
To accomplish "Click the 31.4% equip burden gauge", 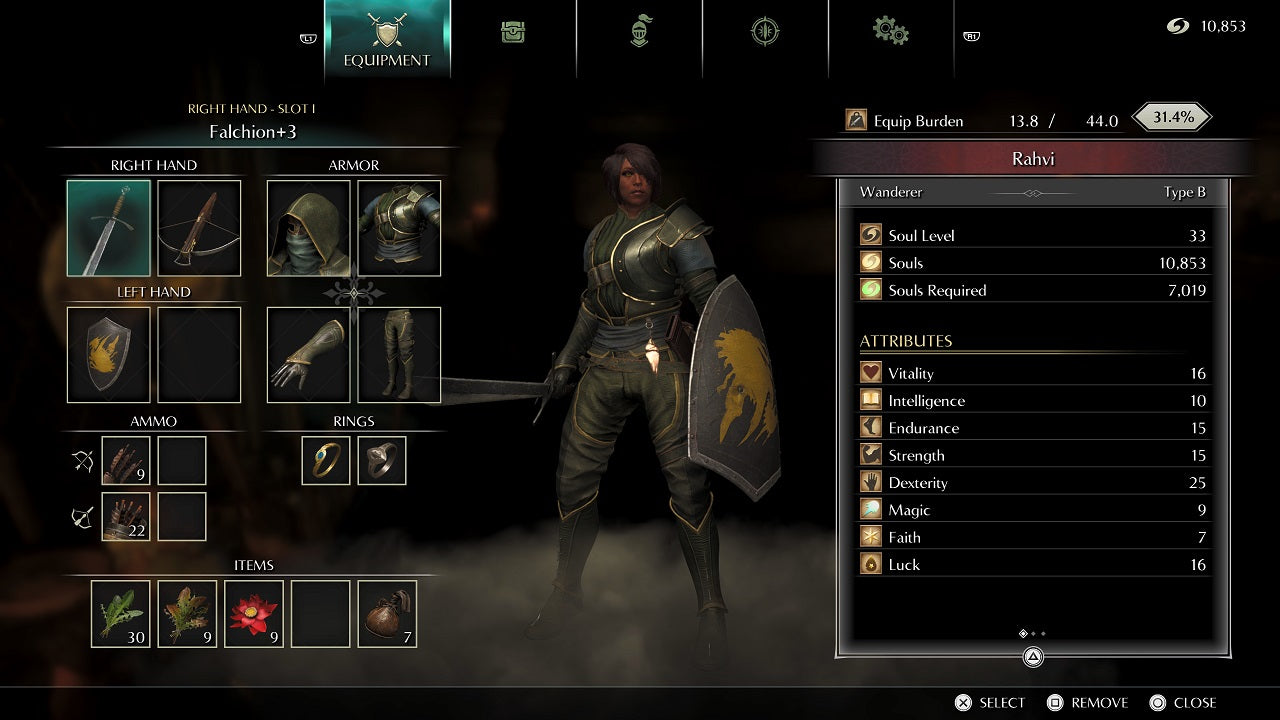I will (1170, 116).
